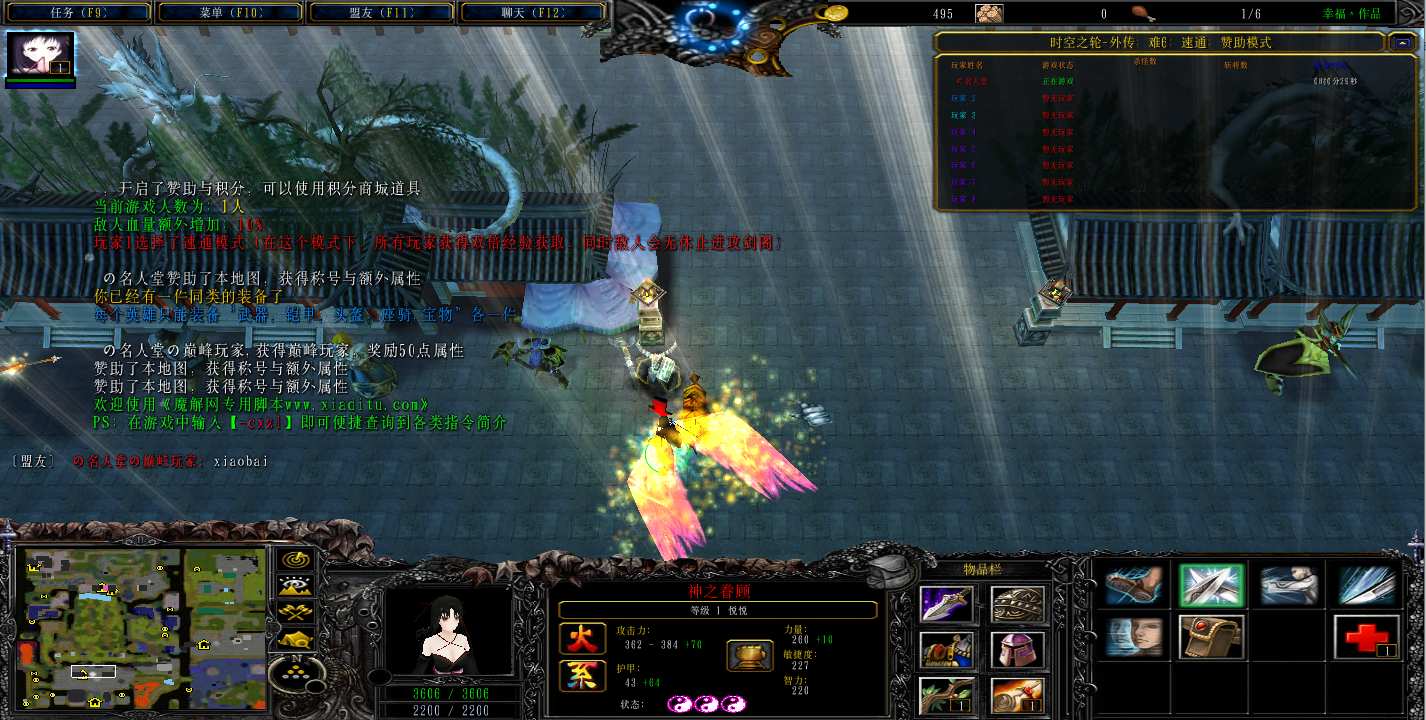
Task: Open the 菜单 (F10) game menu
Action: 231,13
